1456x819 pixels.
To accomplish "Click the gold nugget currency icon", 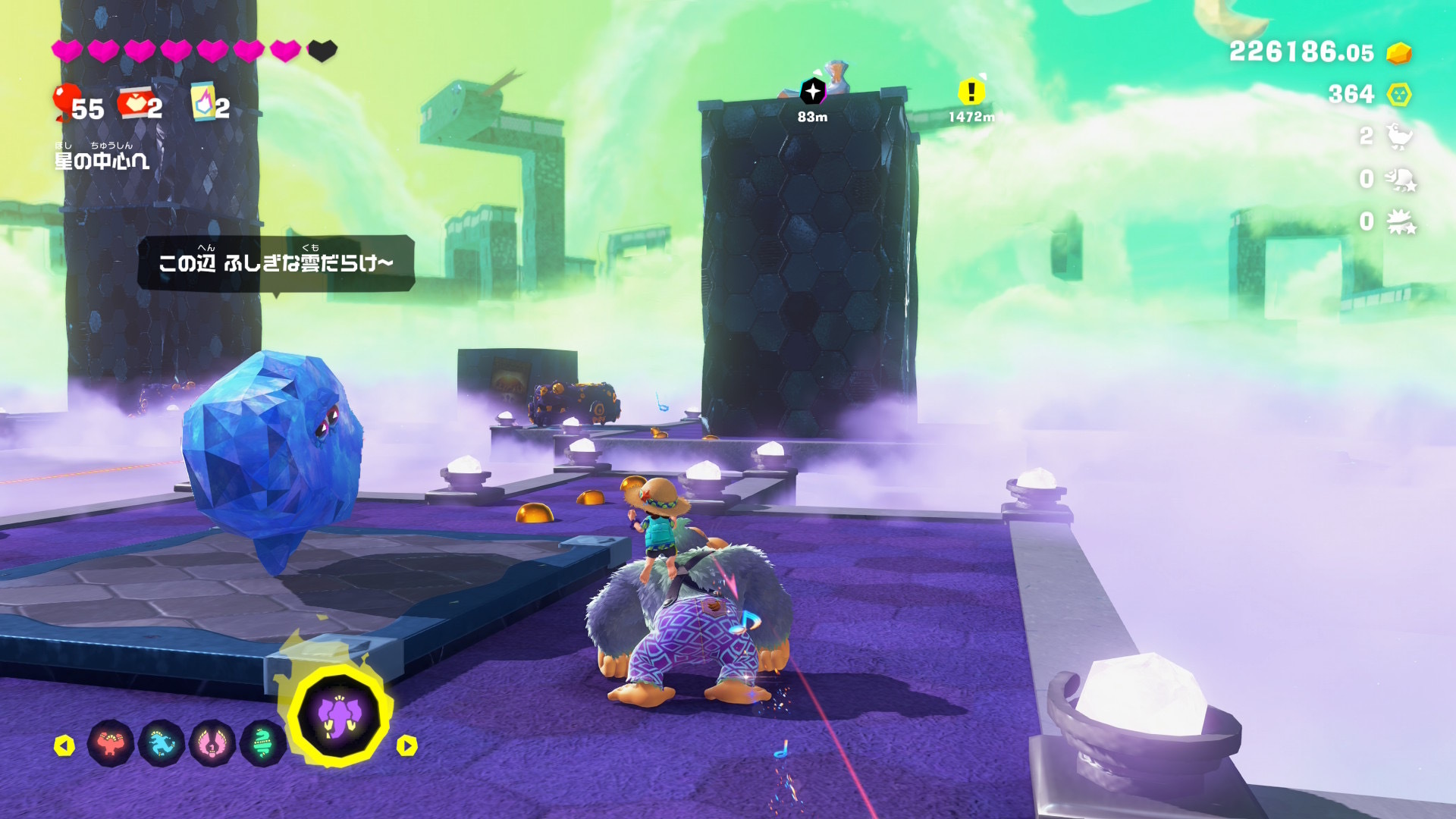I will tap(1398, 53).
